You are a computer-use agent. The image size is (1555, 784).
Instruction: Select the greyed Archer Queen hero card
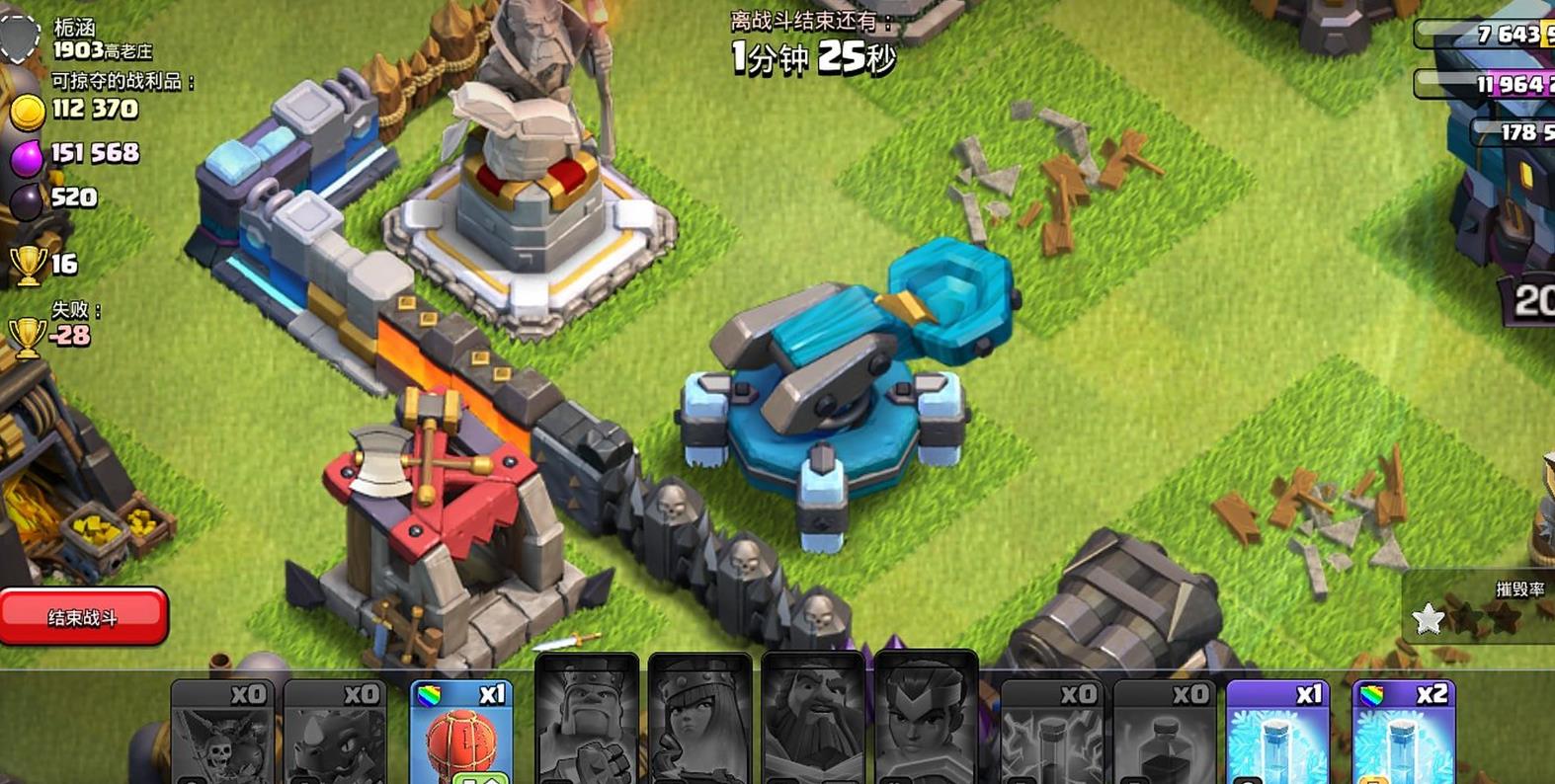(x=699, y=721)
